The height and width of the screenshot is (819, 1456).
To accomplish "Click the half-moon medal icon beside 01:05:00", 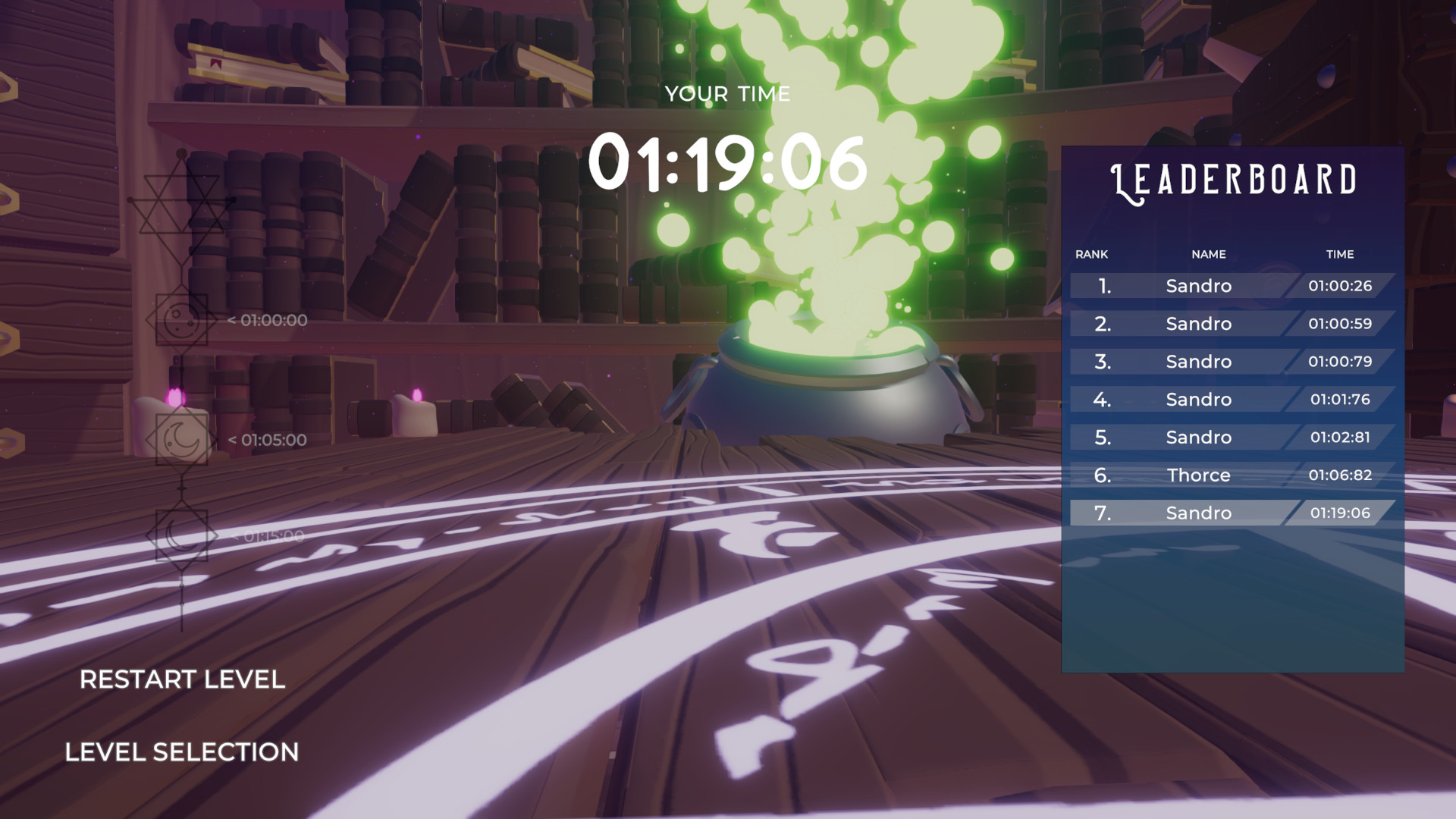I will click(182, 440).
